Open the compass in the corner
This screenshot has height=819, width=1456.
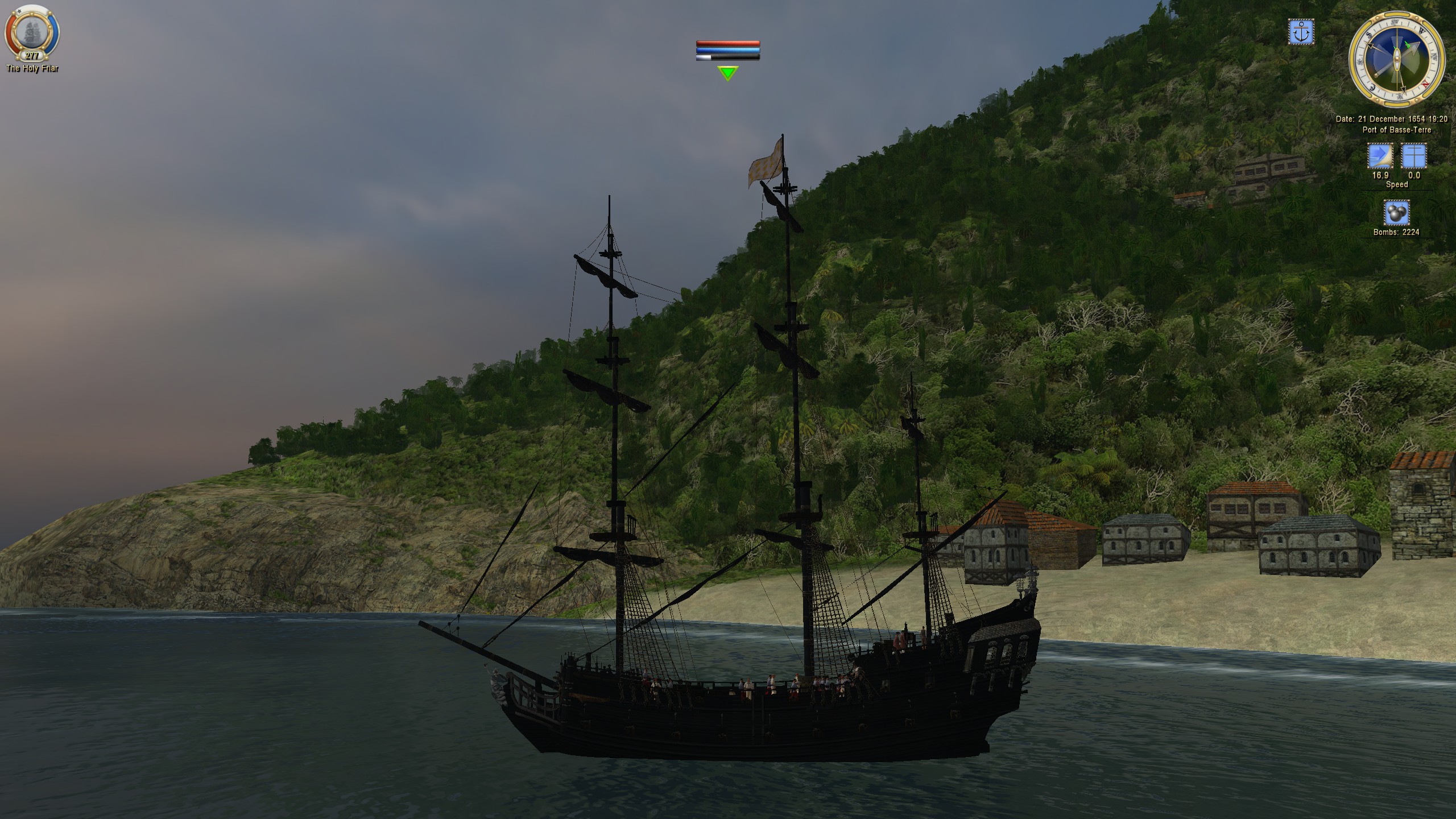coord(1397,60)
